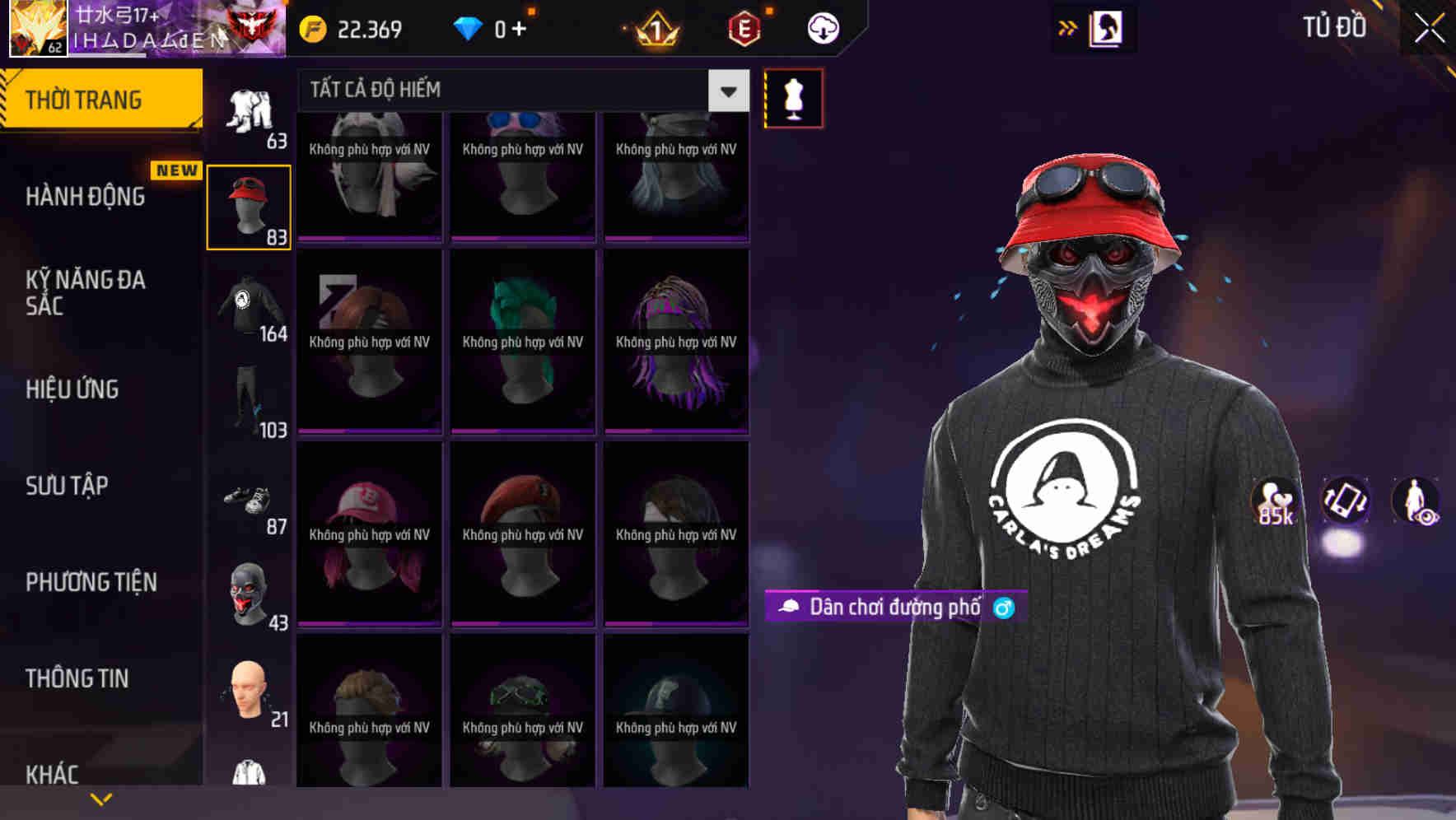Expand the yellow chevron below KHÁC
Viewport: 1456px width, 820px height.
[101, 799]
